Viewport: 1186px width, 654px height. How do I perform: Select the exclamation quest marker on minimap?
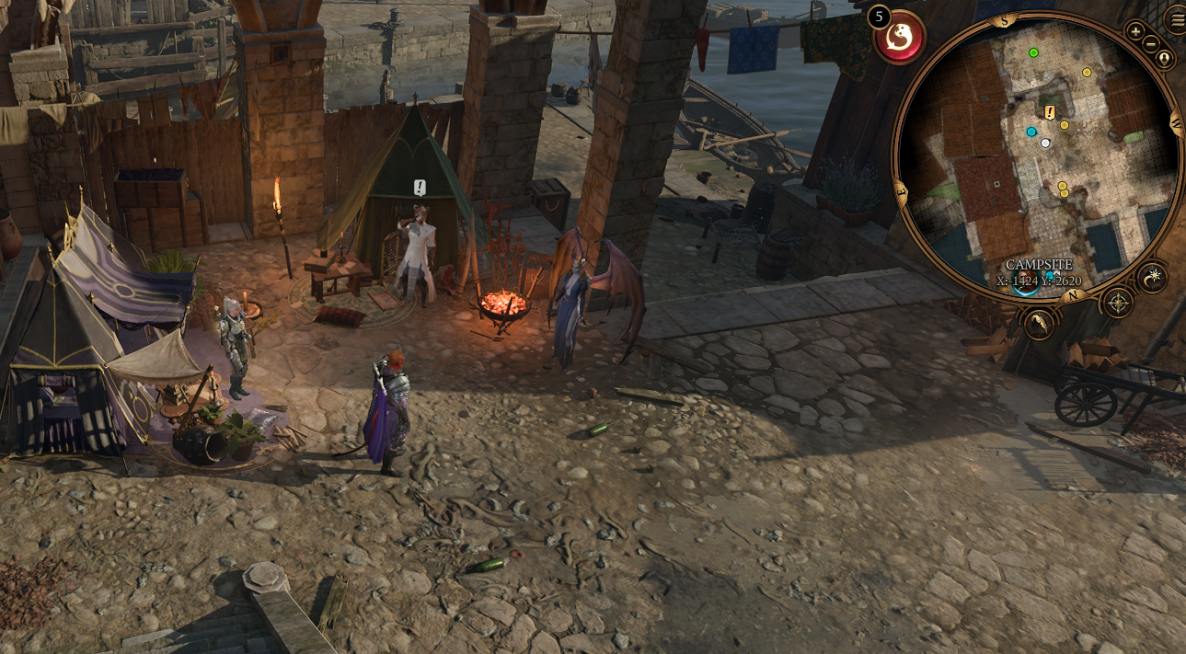coord(1050,112)
